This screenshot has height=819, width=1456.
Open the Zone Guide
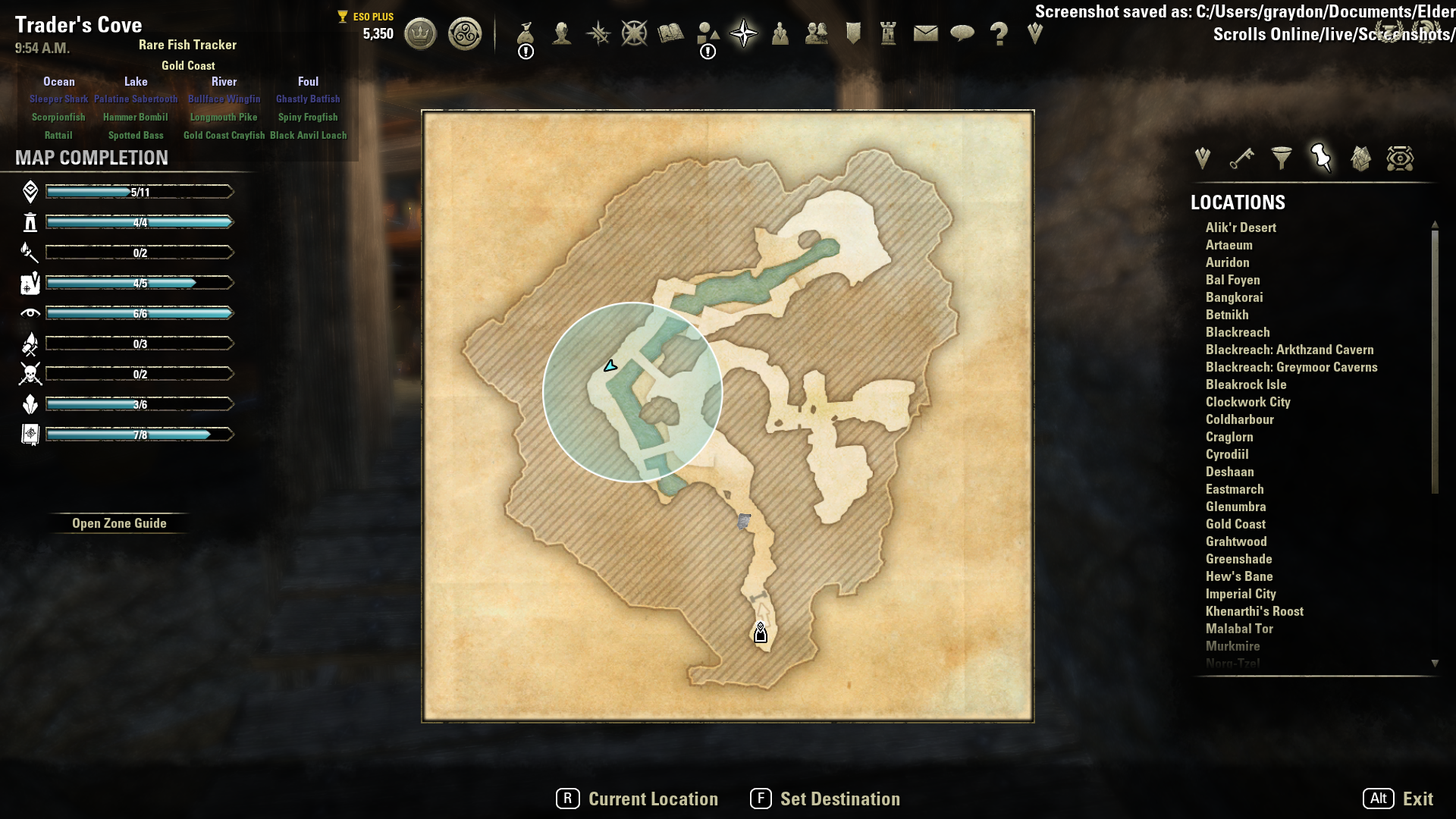pos(119,523)
